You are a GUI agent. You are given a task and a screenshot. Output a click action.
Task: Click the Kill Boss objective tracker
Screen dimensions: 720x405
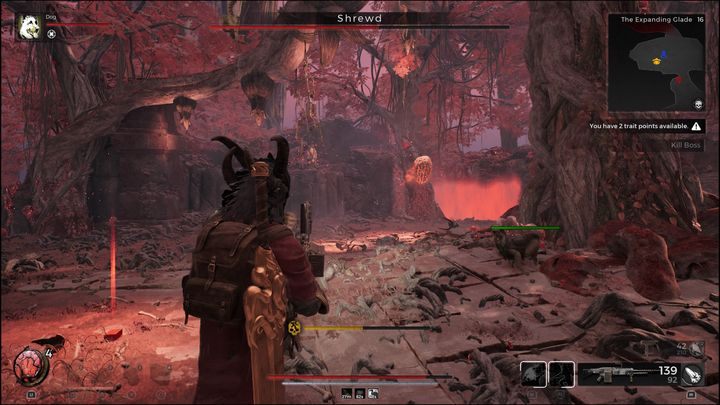tap(688, 146)
